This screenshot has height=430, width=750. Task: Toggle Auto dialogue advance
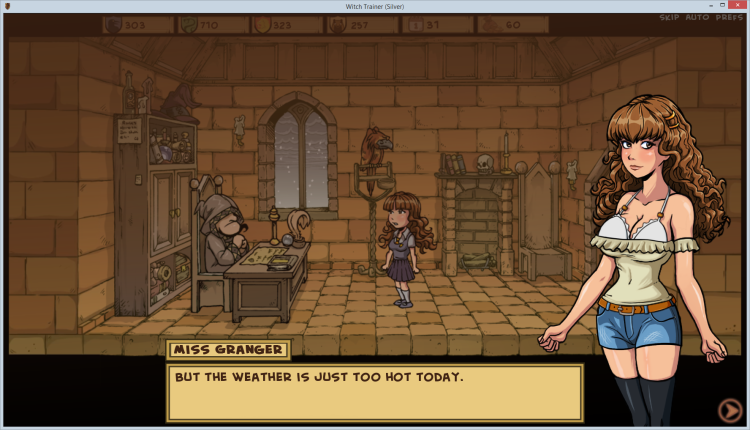coord(696,18)
